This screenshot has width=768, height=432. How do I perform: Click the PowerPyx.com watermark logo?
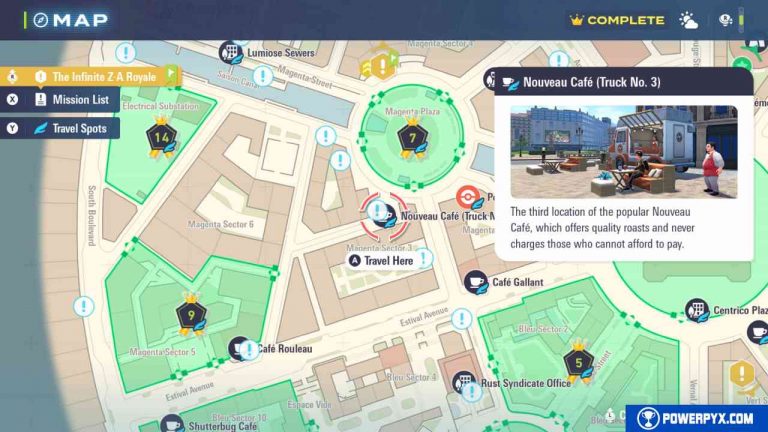coord(697,418)
